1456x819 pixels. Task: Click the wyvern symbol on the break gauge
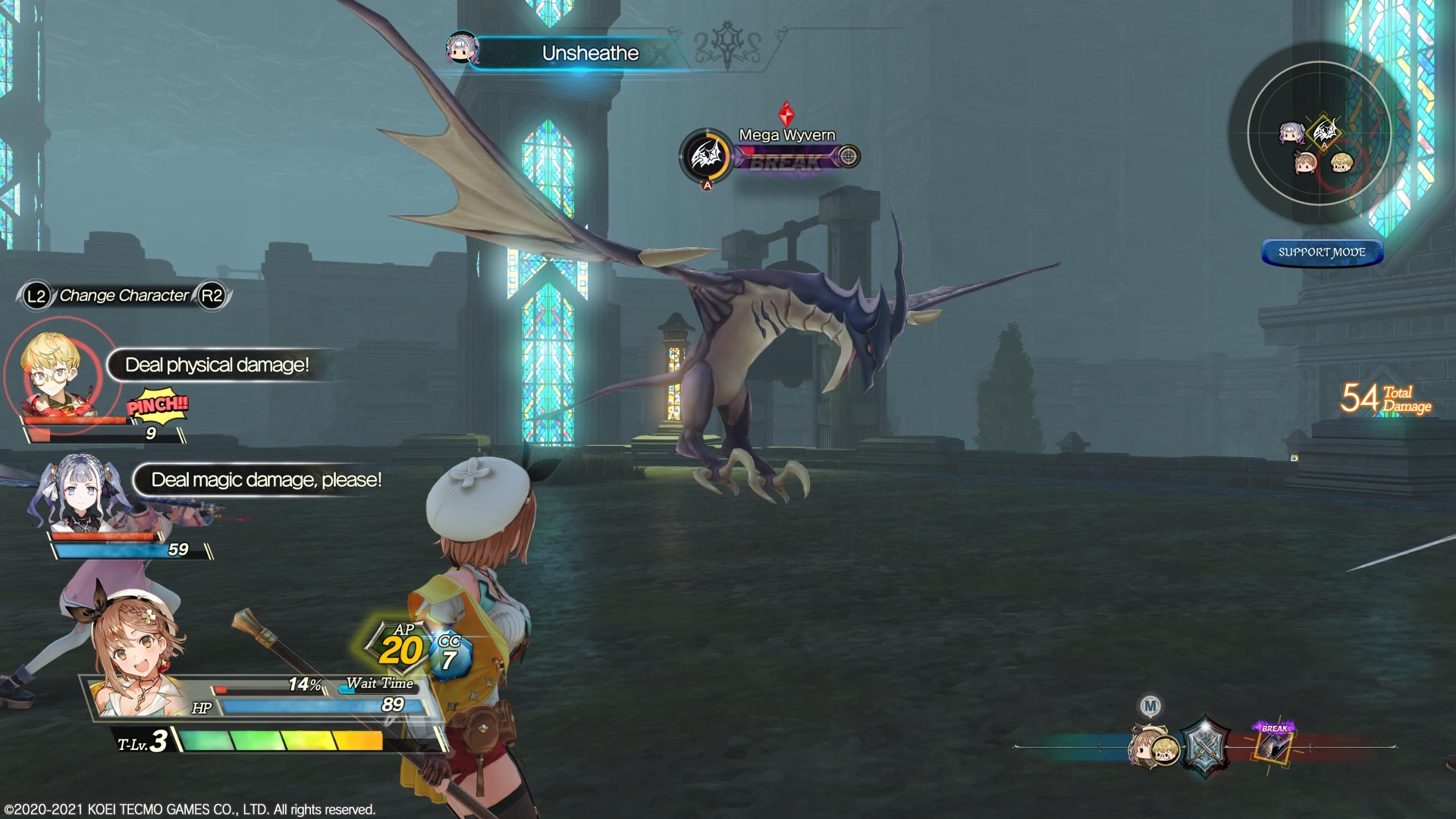[707, 155]
